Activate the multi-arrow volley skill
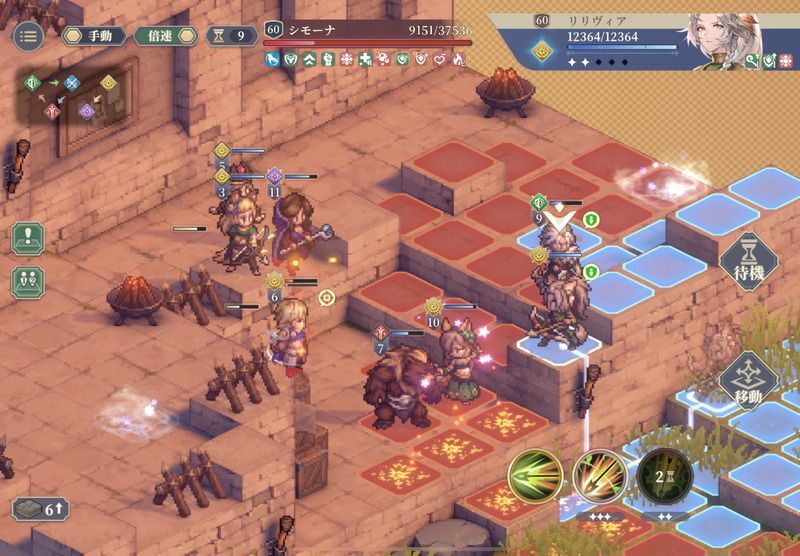 pos(600,473)
